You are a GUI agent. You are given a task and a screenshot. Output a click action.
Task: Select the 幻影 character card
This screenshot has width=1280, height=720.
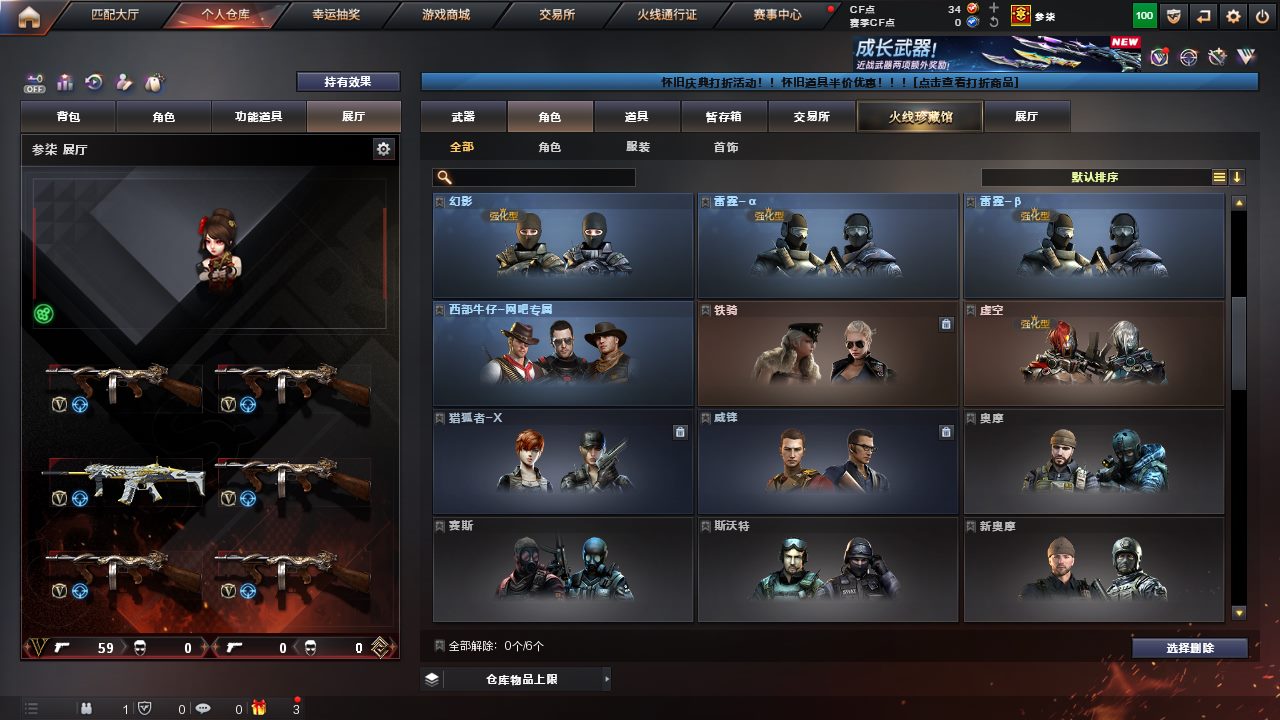point(562,245)
